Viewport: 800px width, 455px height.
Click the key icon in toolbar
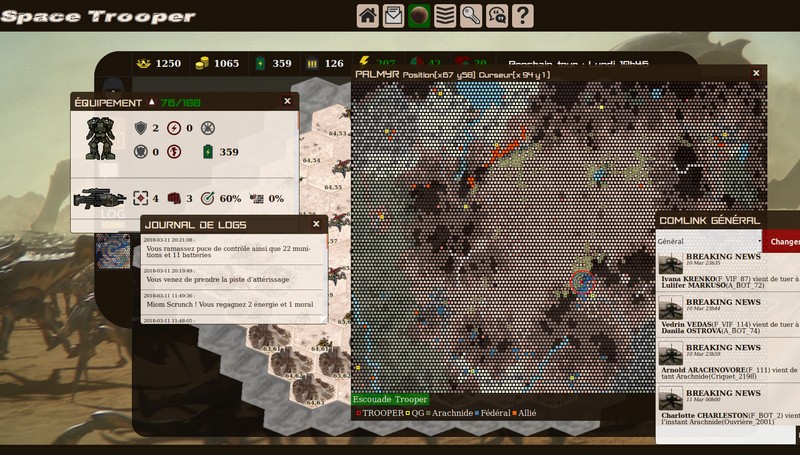[x=471, y=15]
